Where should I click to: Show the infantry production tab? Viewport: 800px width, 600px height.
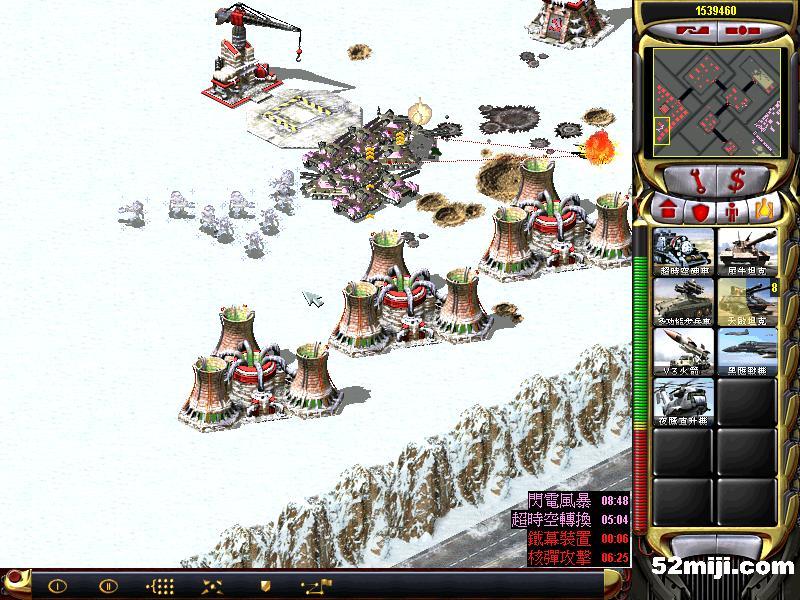tap(732, 211)
